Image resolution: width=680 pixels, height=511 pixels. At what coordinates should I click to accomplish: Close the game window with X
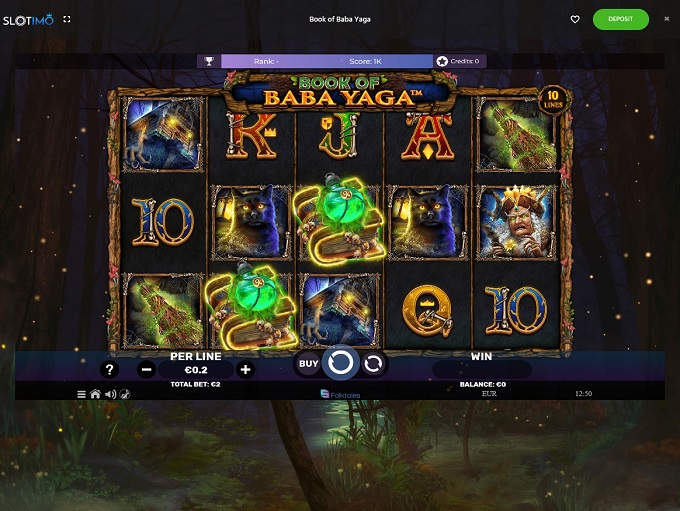tap(667, 19)
